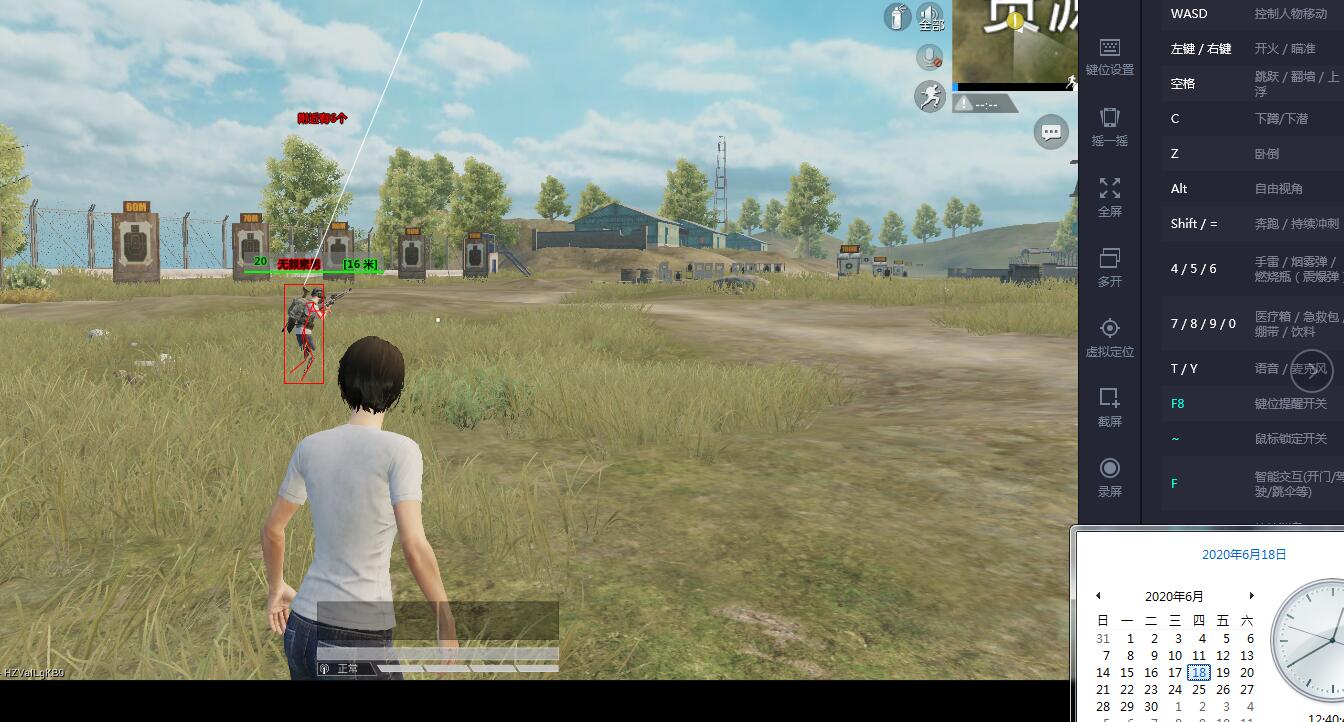Screen dimensions: 1344x722
Task: Open the 多开 multi-instance tool
Action: click(1109, 267)
